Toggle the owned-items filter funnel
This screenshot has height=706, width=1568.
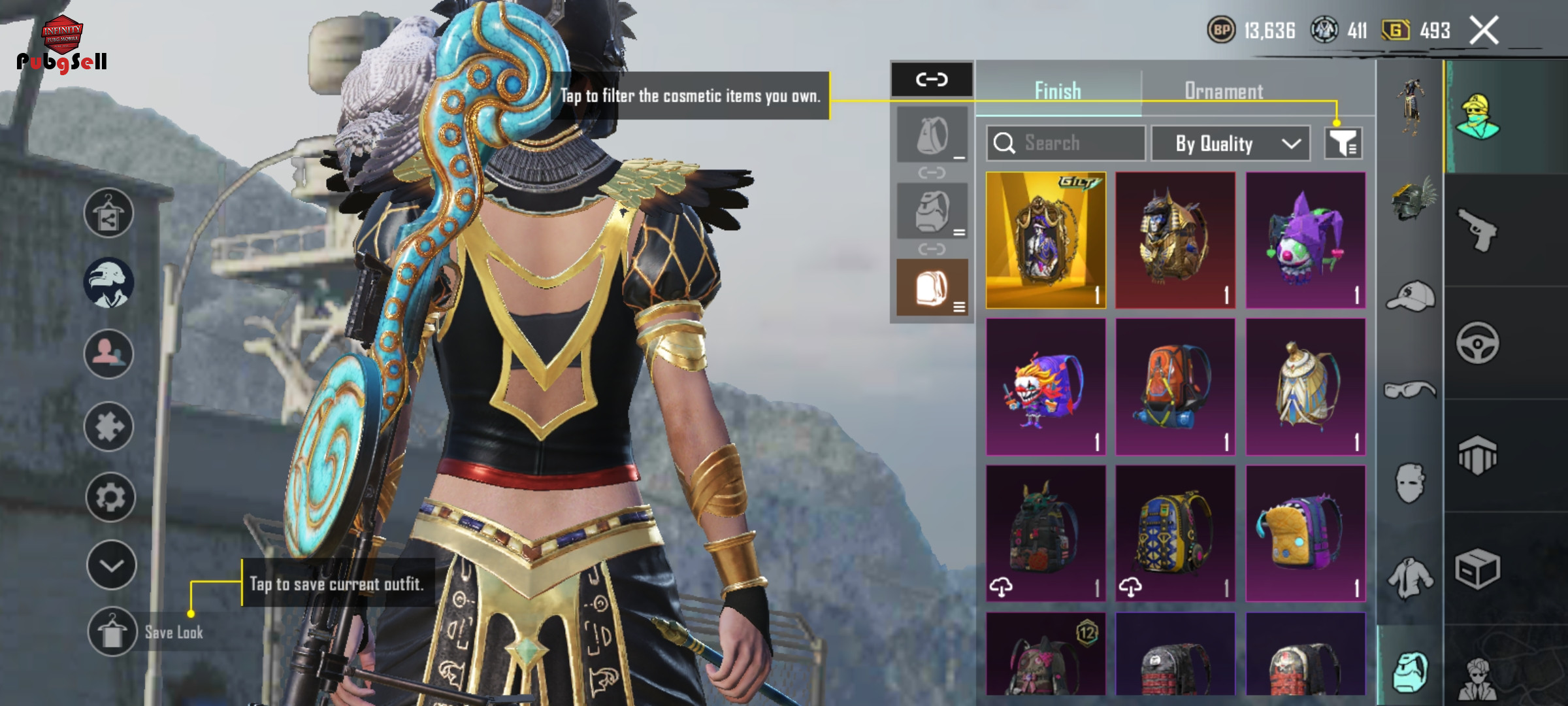click(1343, 143)
